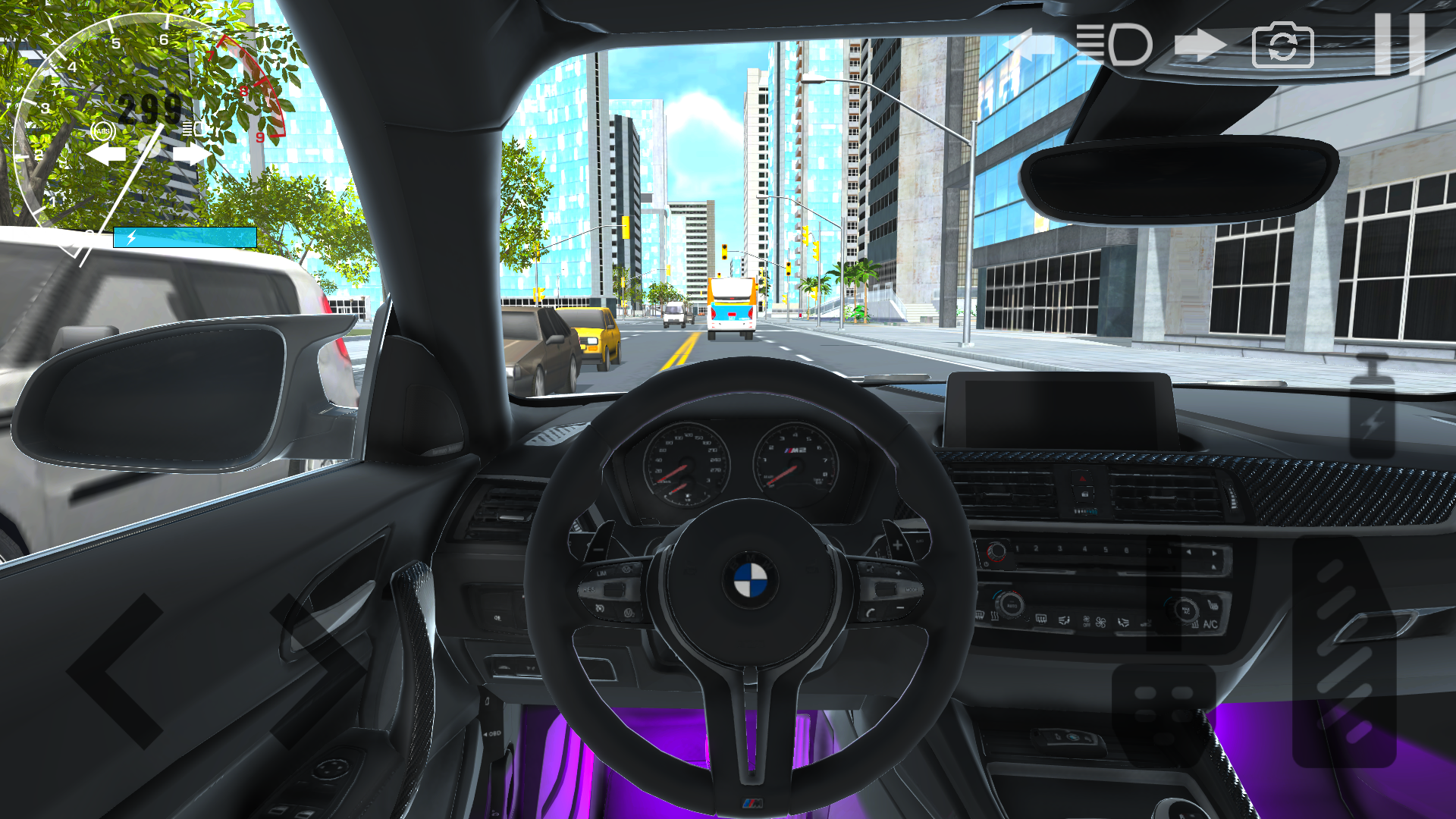Image resolution: width=1456 pixels, height=819 pixels.
Task: Tap the cyan nitro boost bar
Action: pyautogui.click(x=184, y=237)
